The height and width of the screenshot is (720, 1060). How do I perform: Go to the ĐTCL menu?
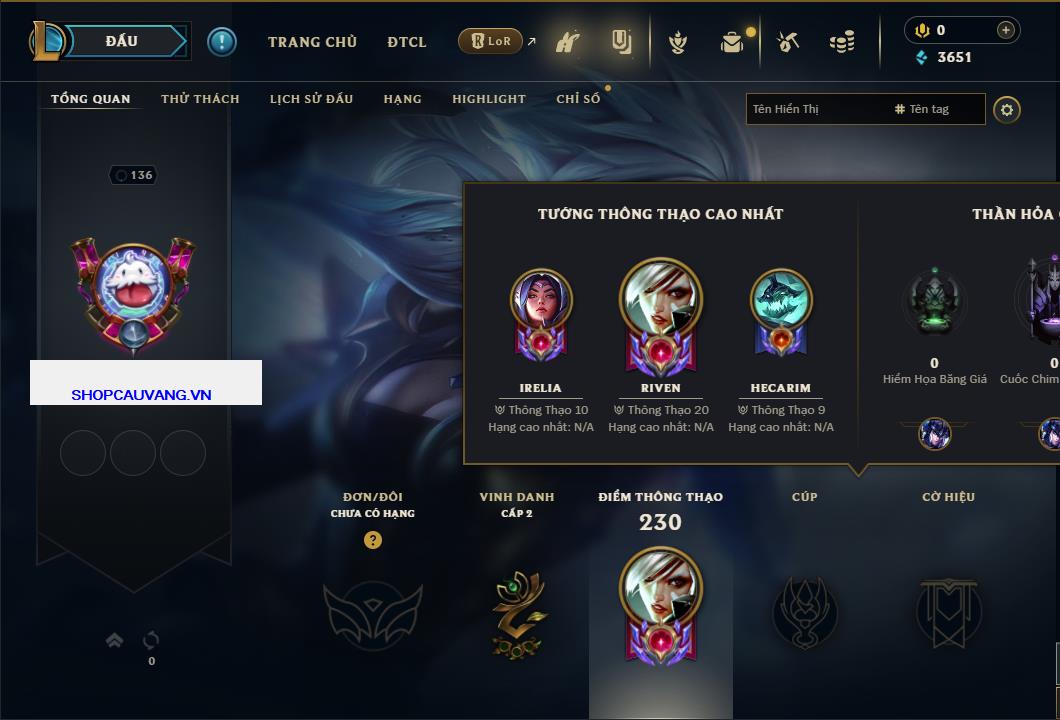tap(407, 42)
